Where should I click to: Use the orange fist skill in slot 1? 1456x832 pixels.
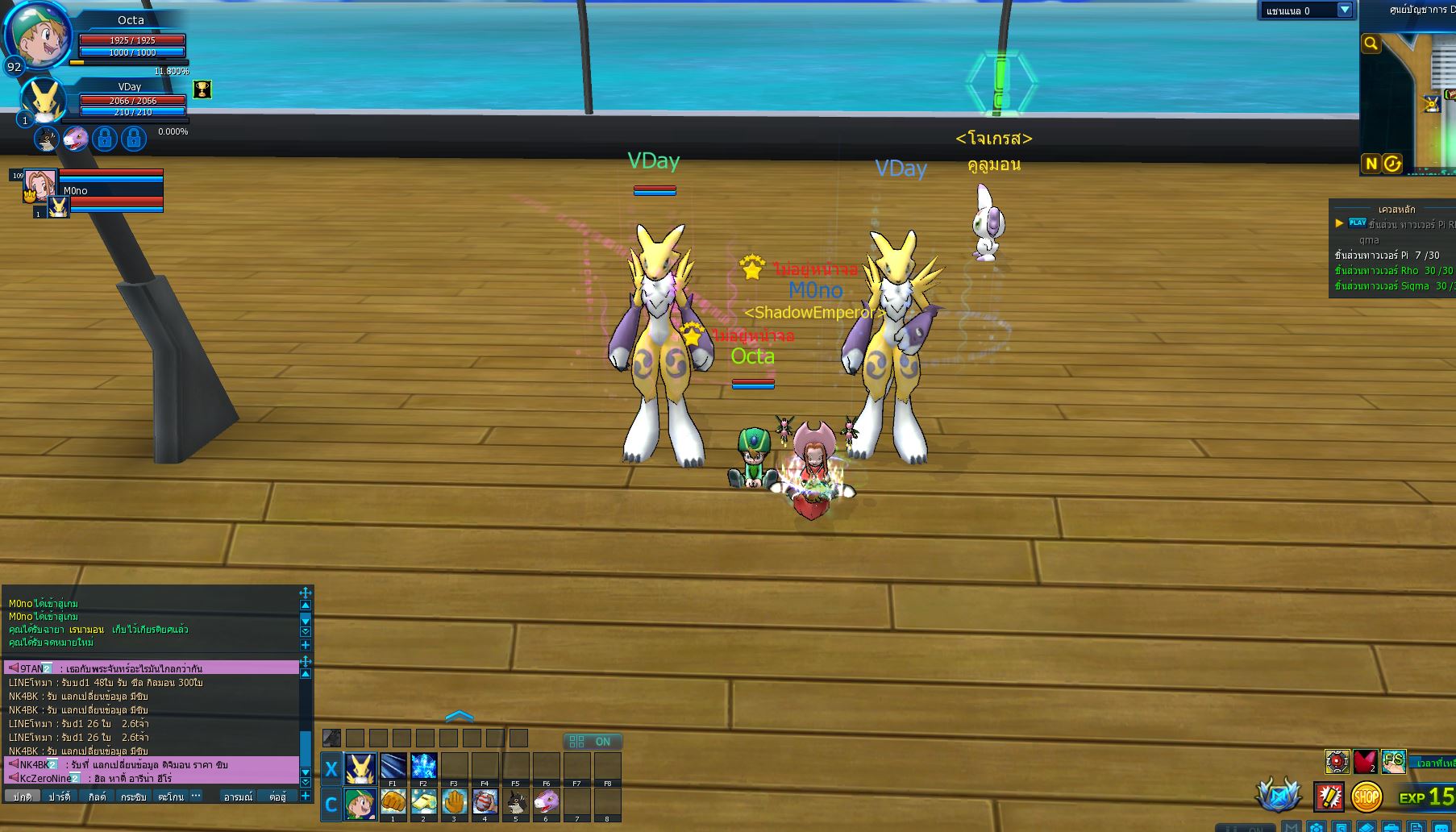point(393,803)
